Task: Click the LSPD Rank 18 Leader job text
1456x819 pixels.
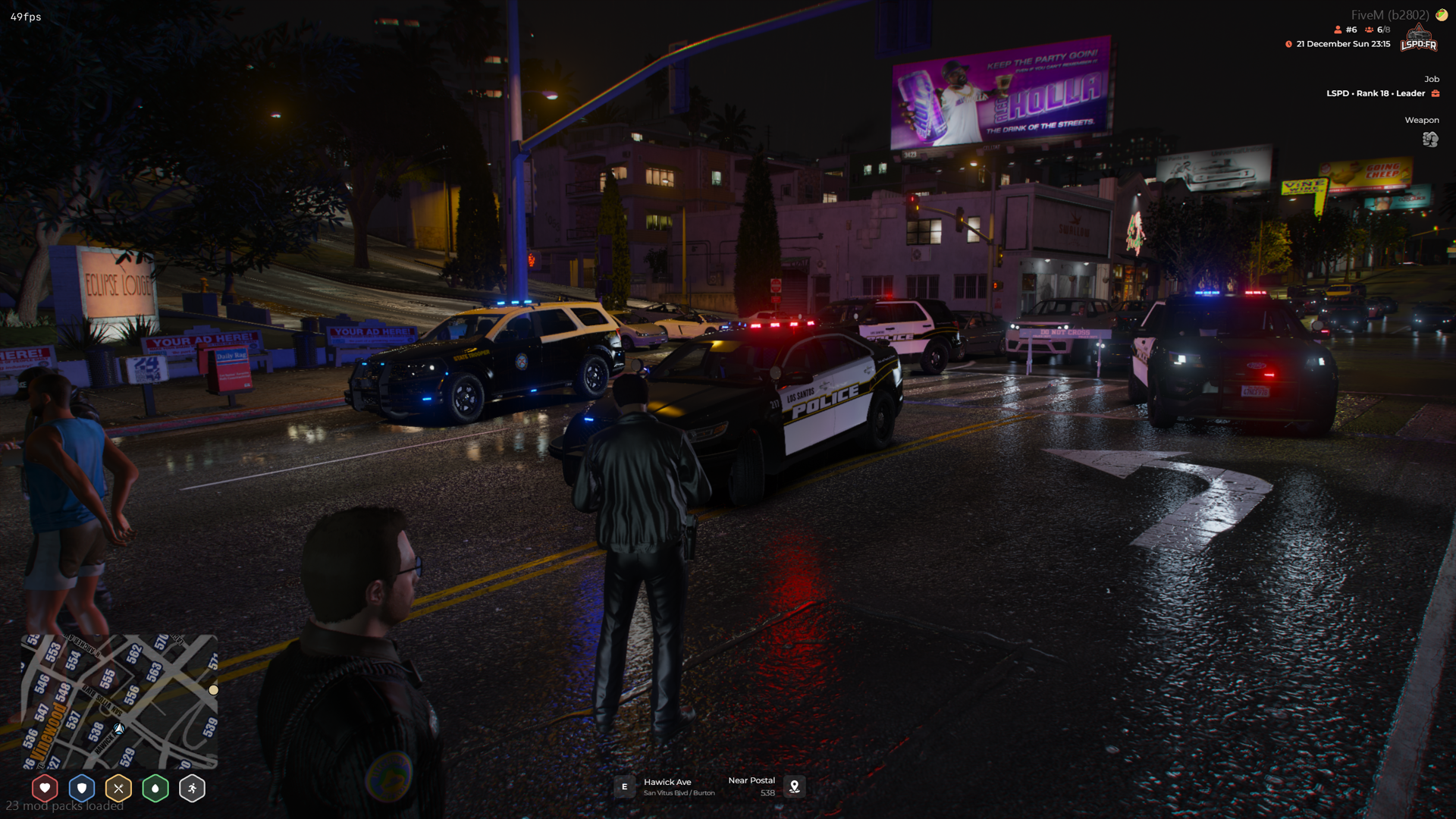Action: point(1375,93)
